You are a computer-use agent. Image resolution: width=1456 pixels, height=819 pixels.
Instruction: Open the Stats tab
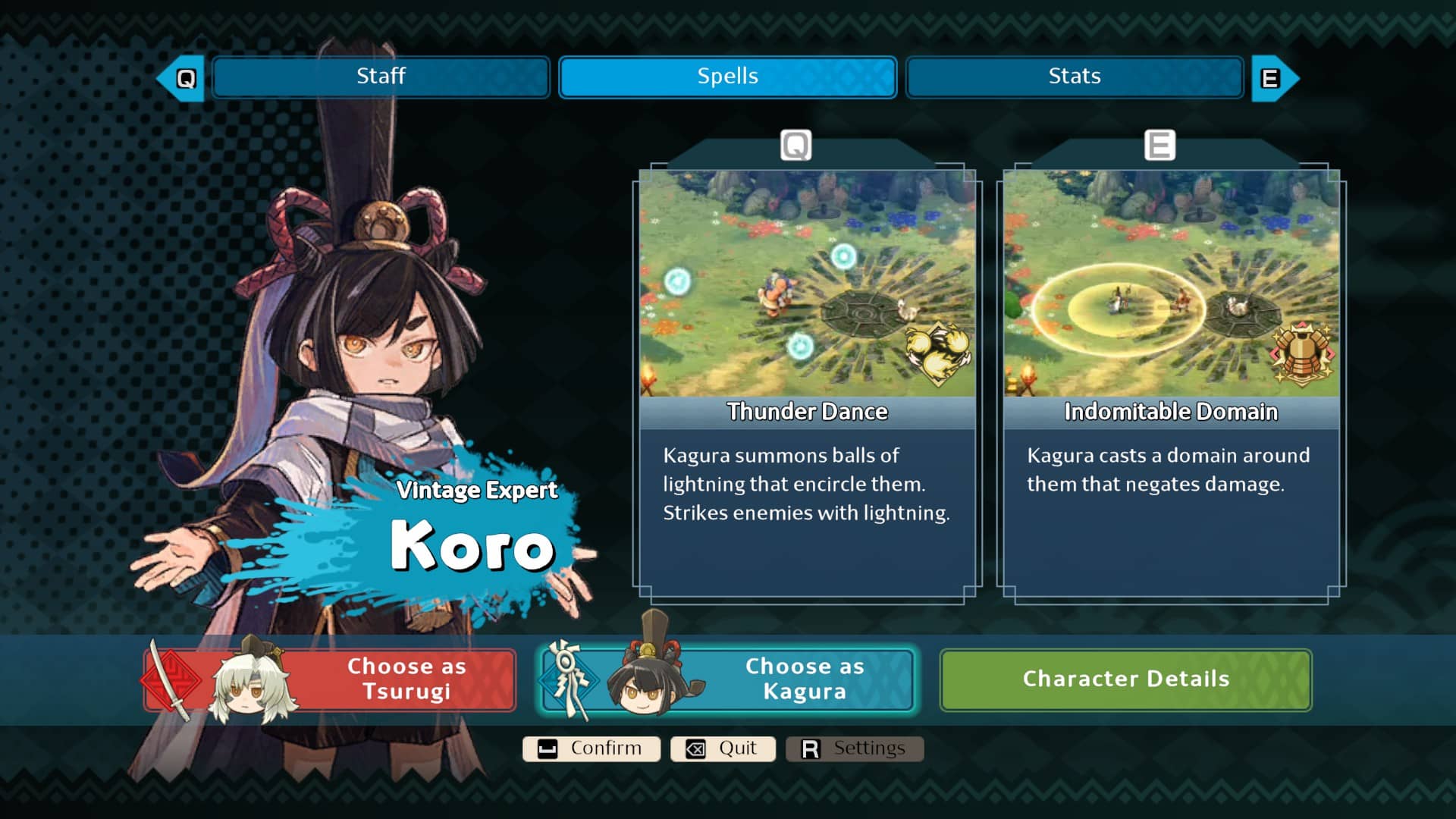click(1074, 77)
